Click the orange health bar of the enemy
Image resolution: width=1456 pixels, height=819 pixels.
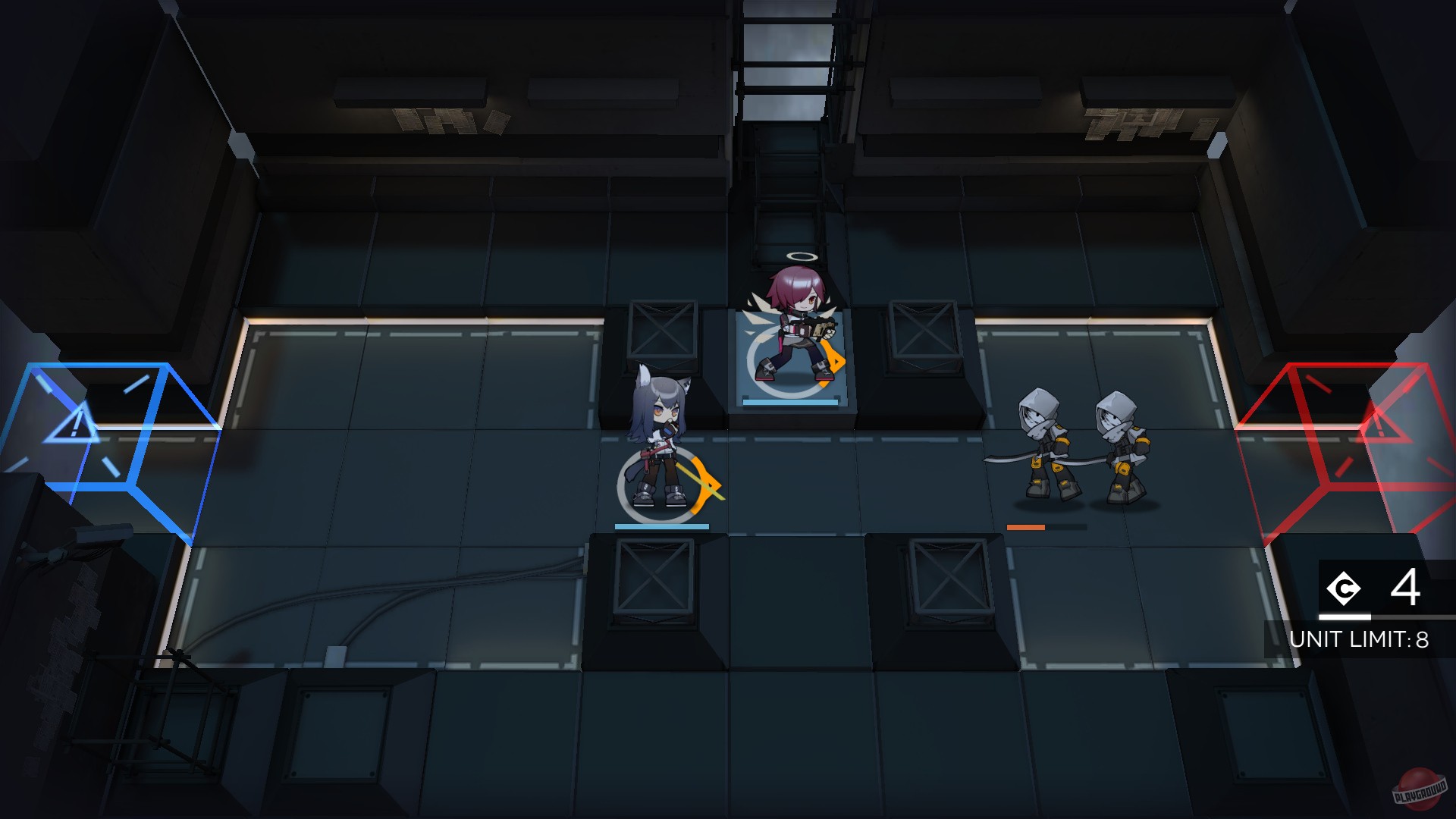pyautogui.click(x=1028, y=525)
